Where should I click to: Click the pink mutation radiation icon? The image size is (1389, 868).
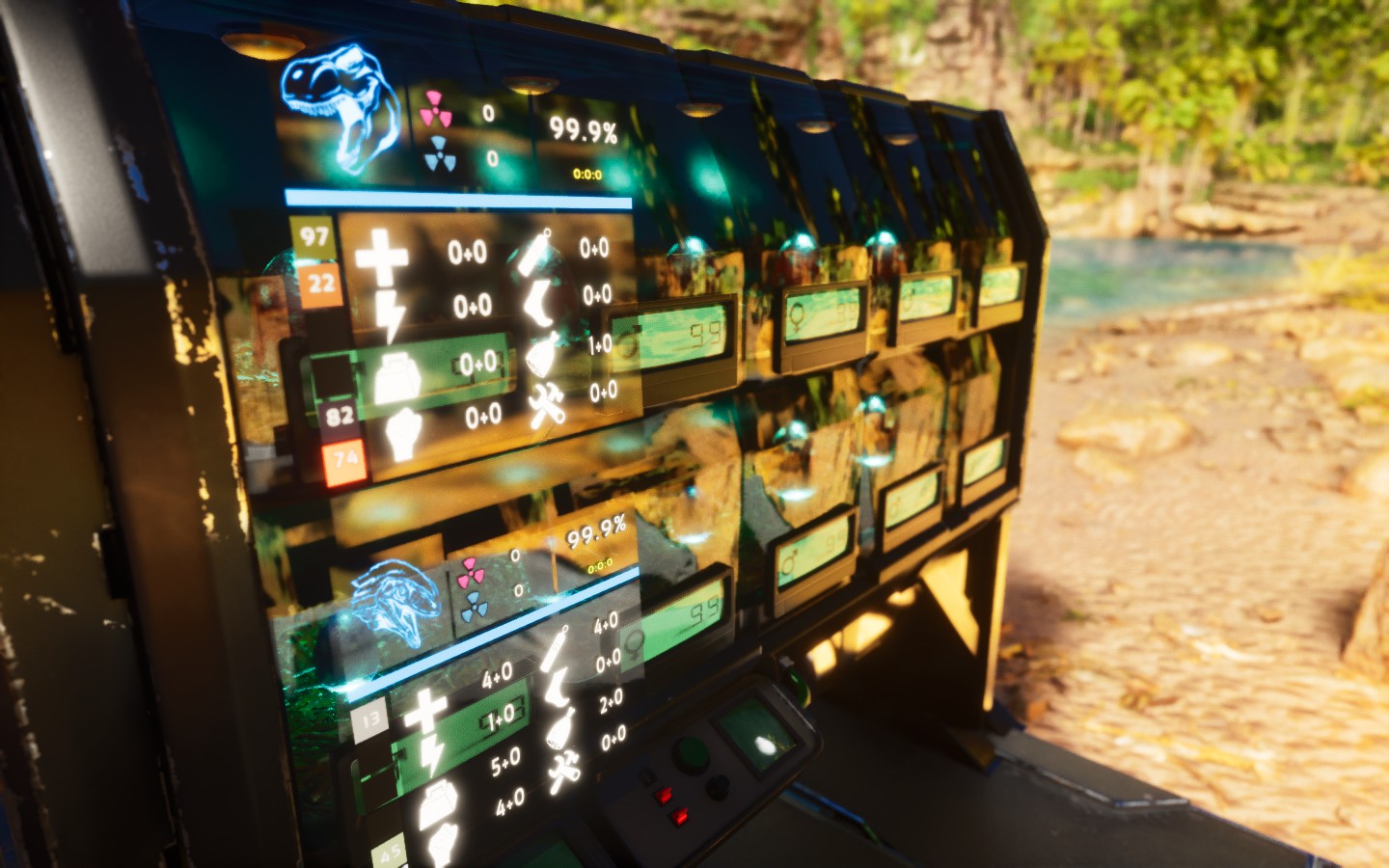pos(437,111)
